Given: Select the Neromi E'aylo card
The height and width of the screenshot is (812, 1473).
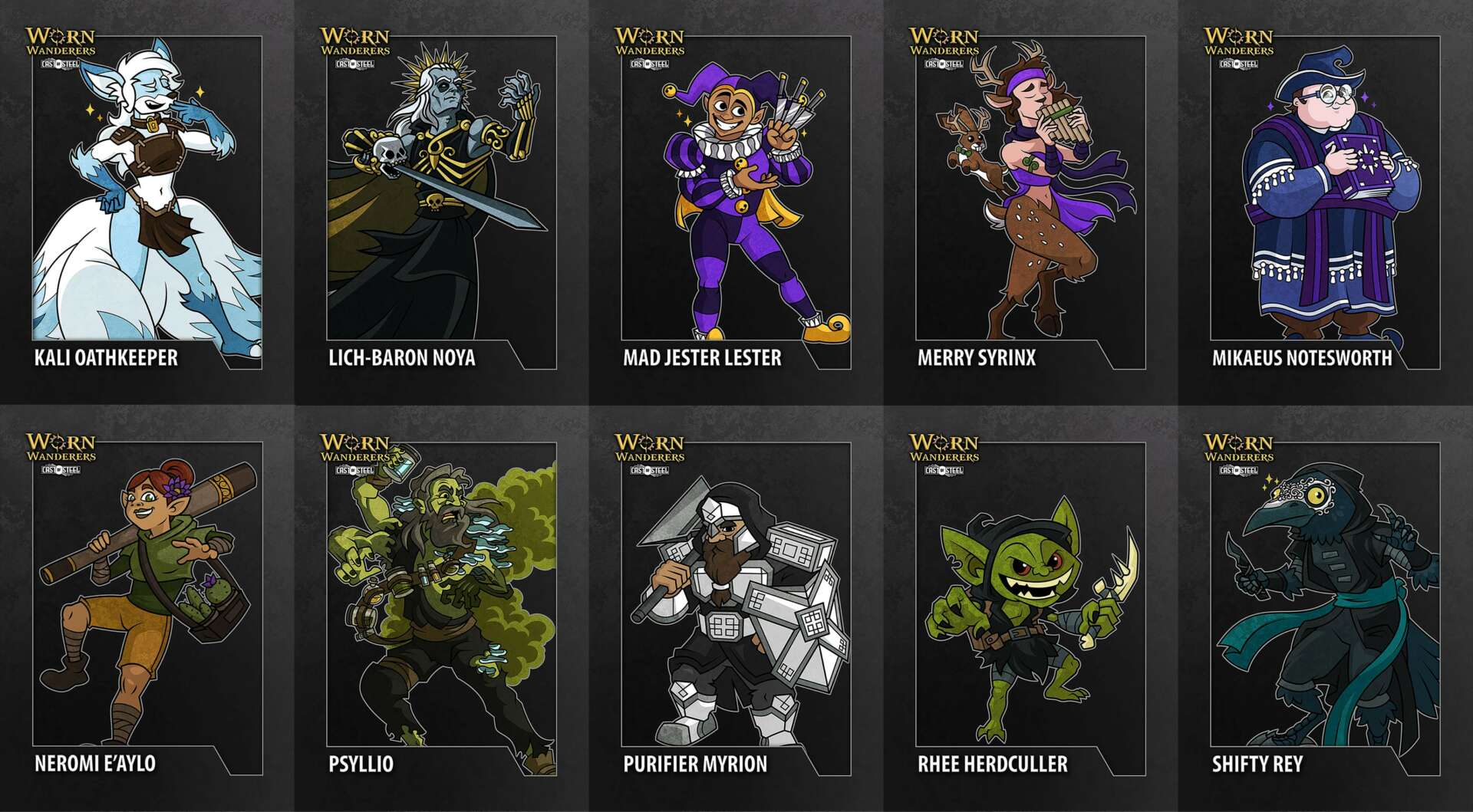Looking at the screenshot, I should point(147,607).
